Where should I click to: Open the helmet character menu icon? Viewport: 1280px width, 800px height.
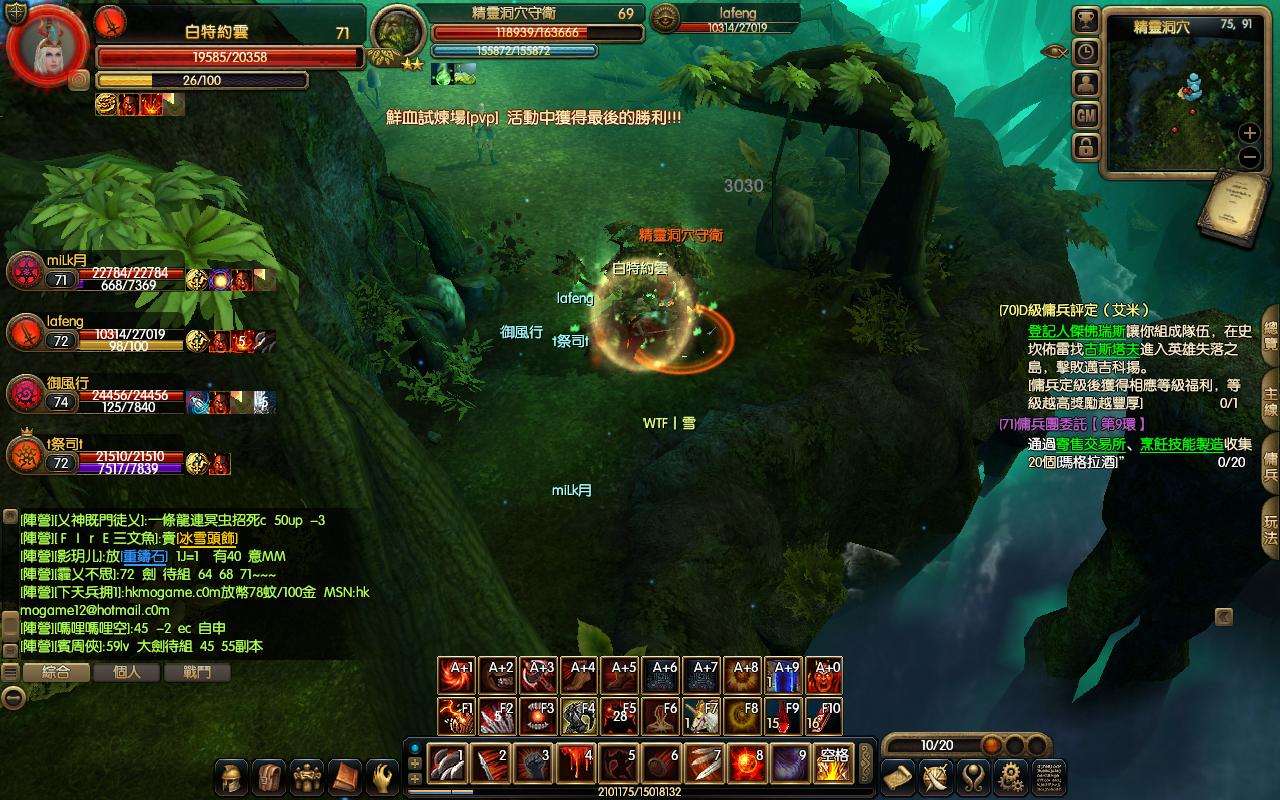coord(233,777)
